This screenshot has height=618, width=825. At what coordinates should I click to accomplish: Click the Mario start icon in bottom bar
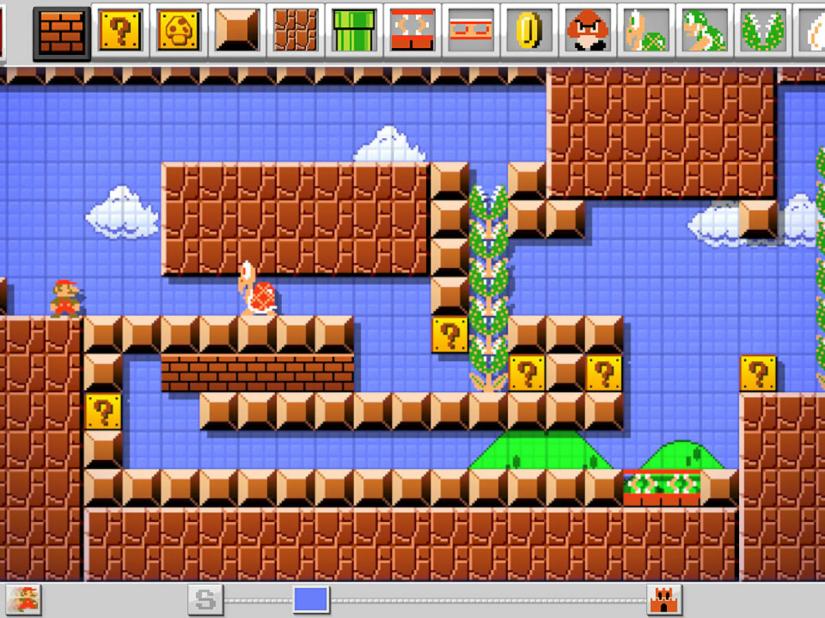(22, 600)
